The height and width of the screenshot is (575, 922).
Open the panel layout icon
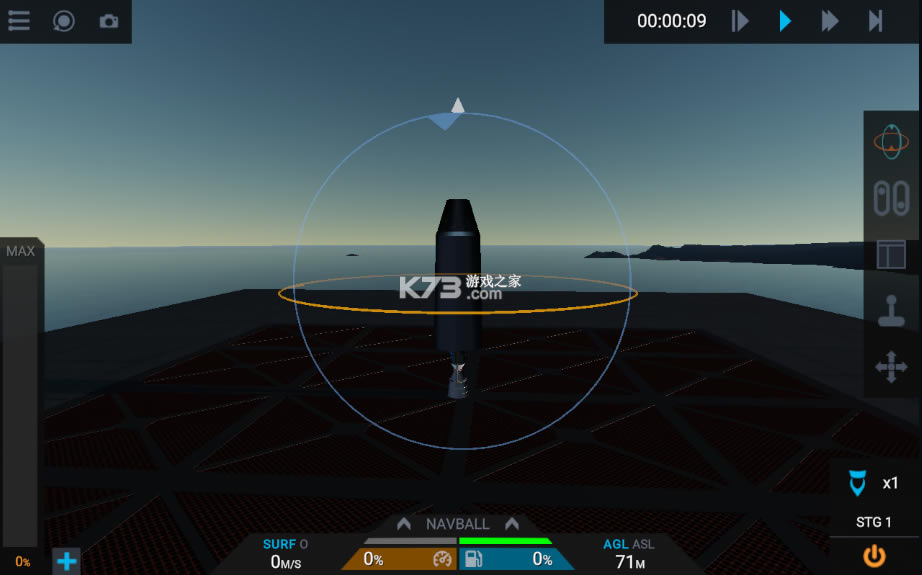[890, 254]
